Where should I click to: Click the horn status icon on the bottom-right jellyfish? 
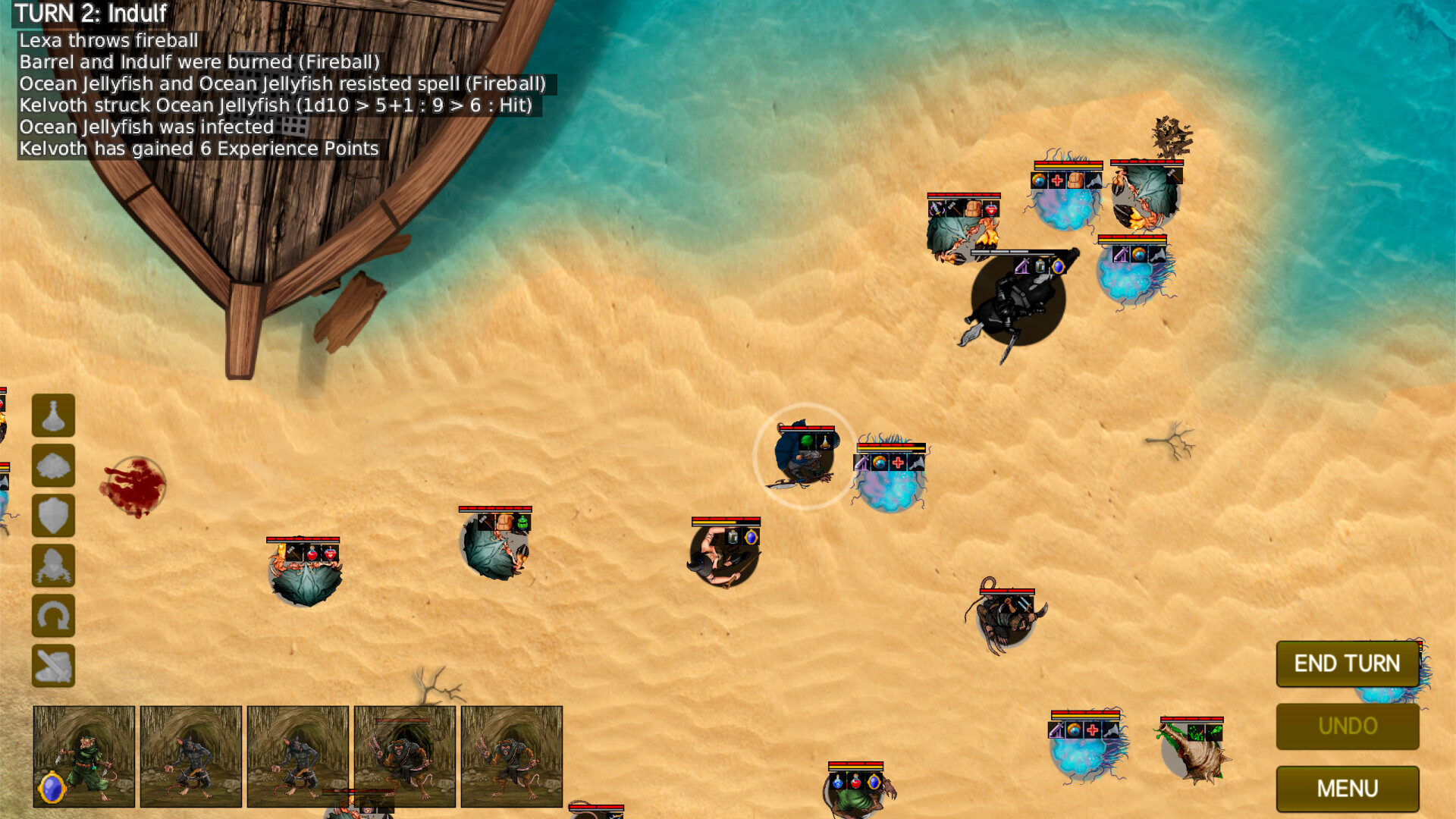click(1111, 730)
